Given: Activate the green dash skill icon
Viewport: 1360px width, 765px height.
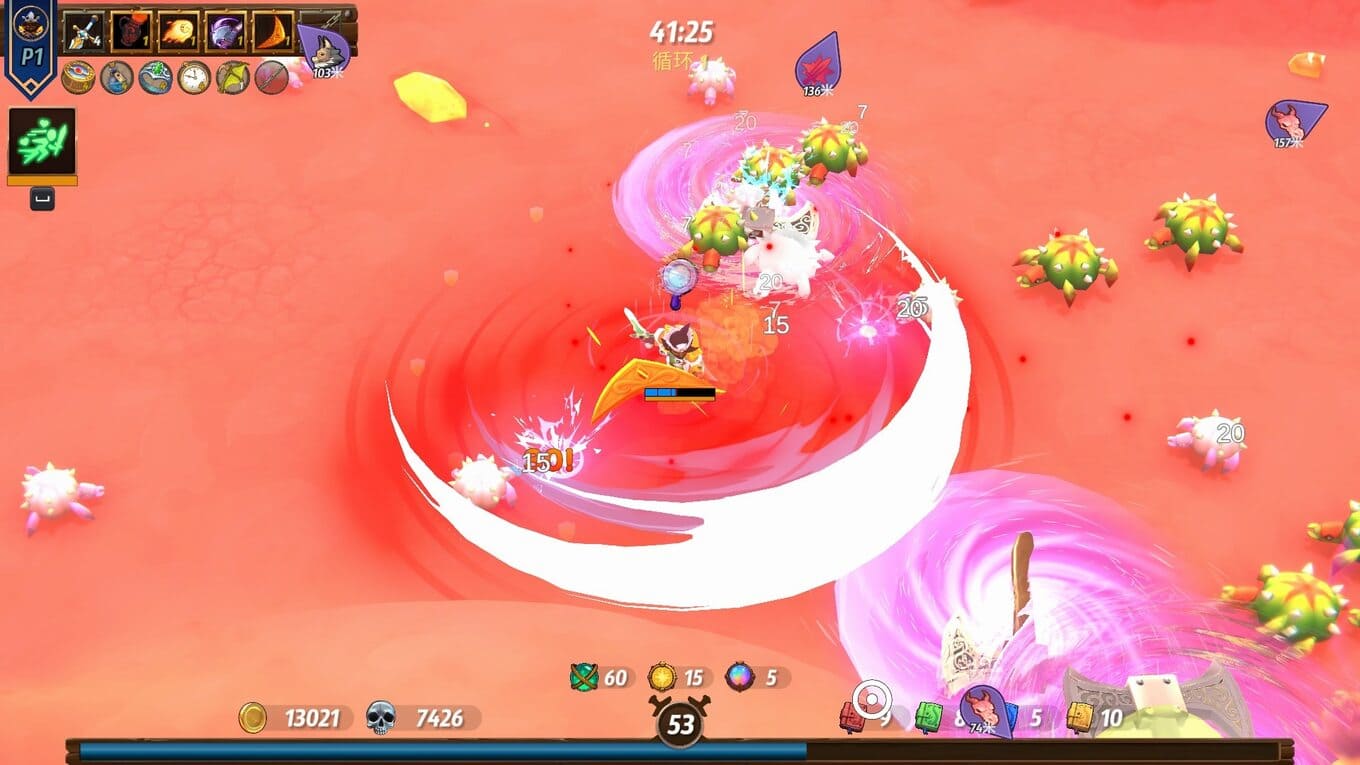Looking at the screenshot, I should click(x=42, y=141).
